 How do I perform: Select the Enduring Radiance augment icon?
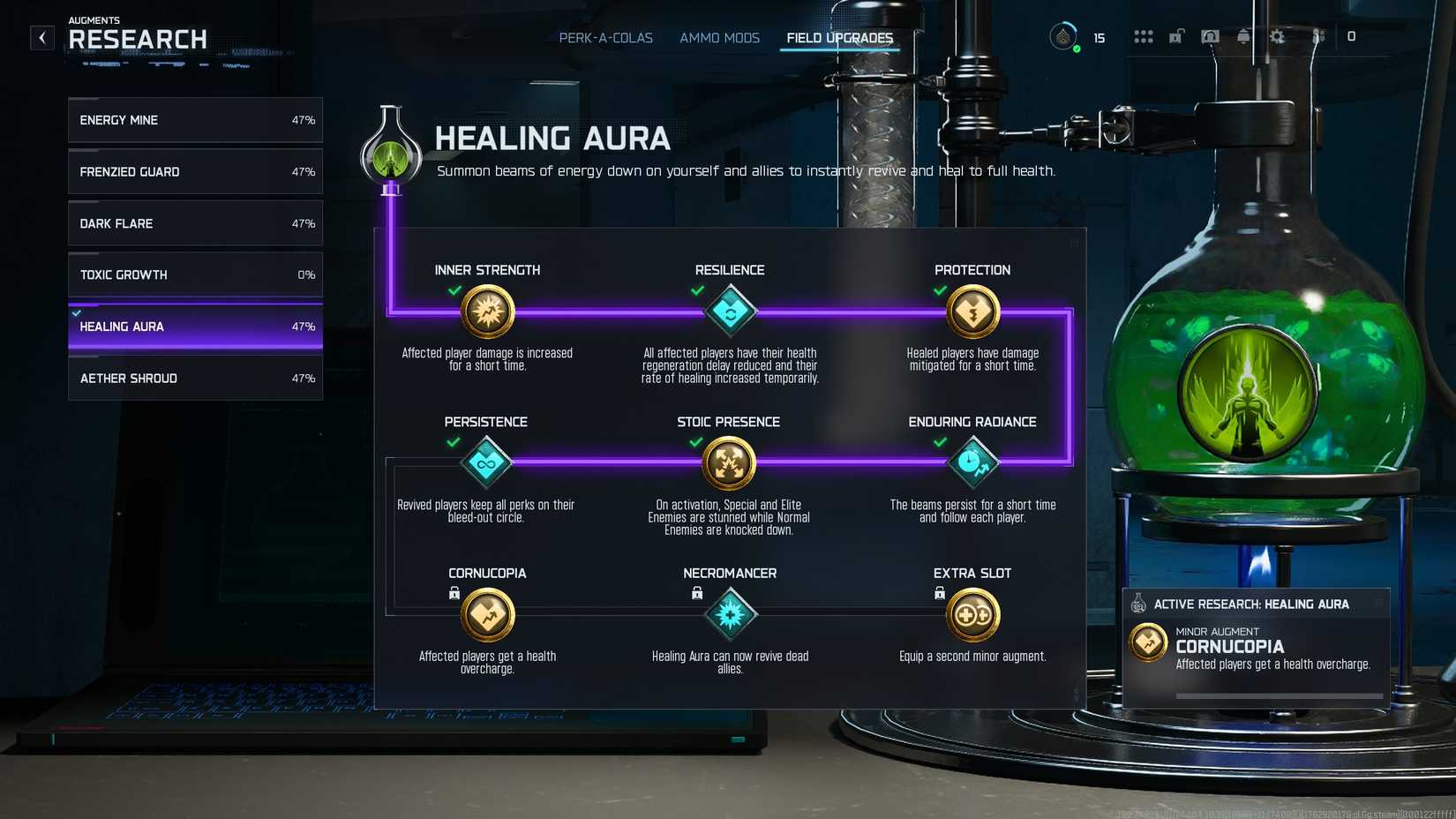(x=972, y=463)
